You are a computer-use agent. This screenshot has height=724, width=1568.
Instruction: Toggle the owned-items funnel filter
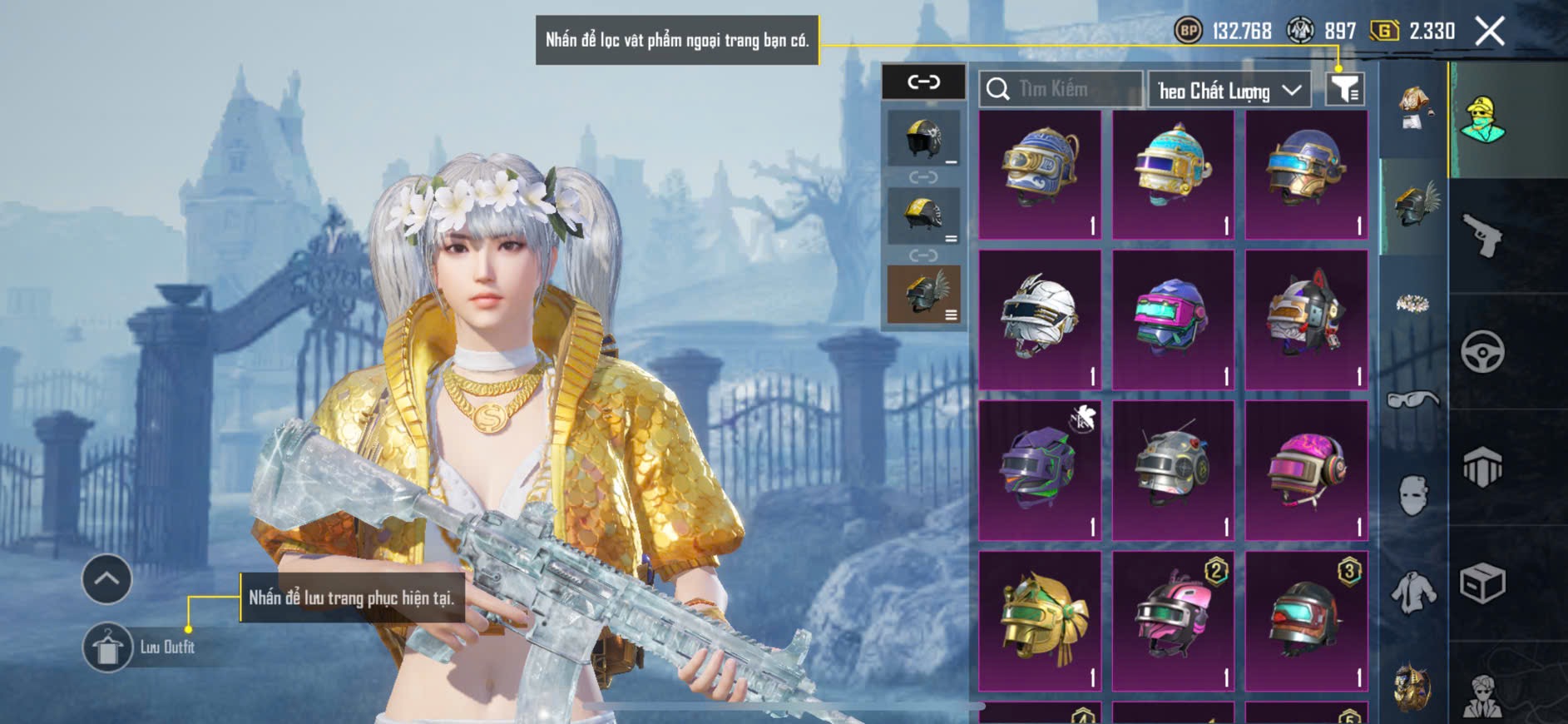click(1344, 88)
